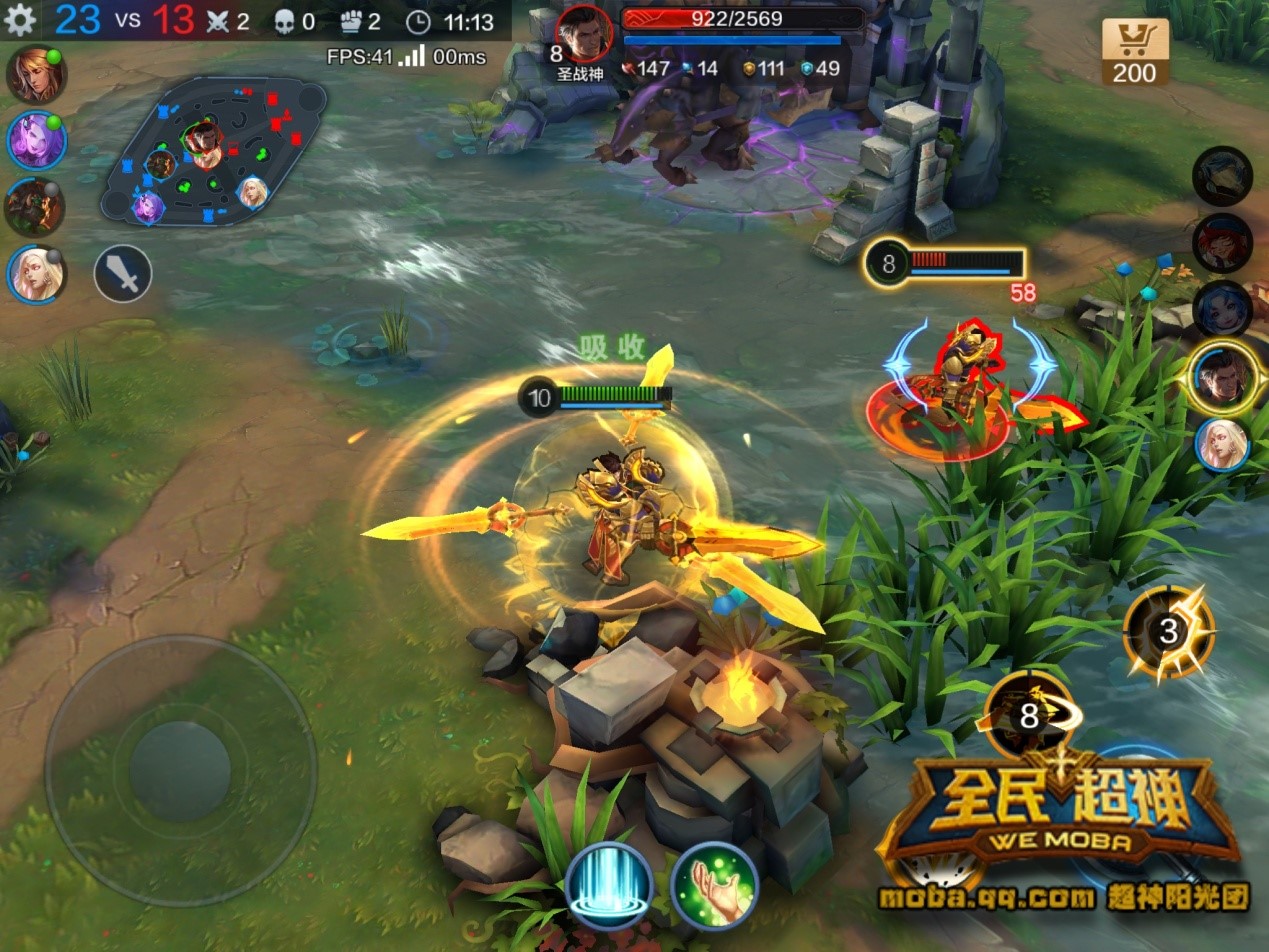1269x952 pixels.
Task: Target the gold-ringed dark-haired enemy portrait
Action: pyautogui.click(x=1223, y=378)
